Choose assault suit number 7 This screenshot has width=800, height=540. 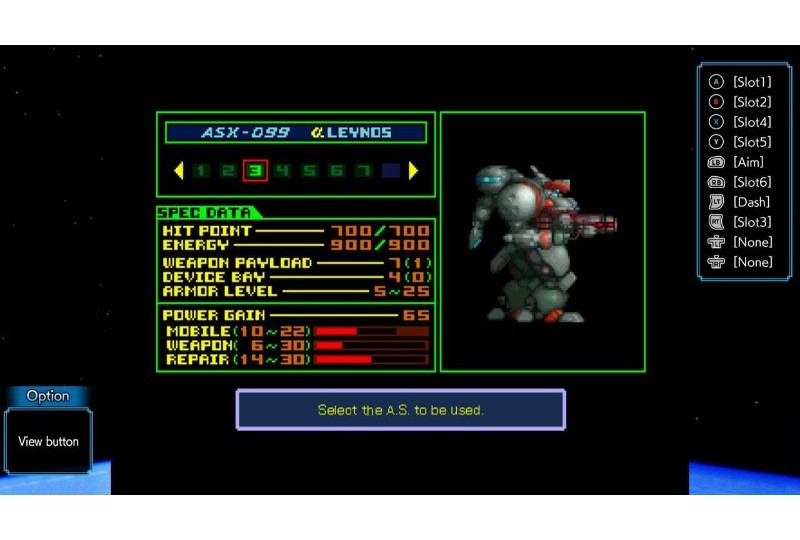point(363,171)
